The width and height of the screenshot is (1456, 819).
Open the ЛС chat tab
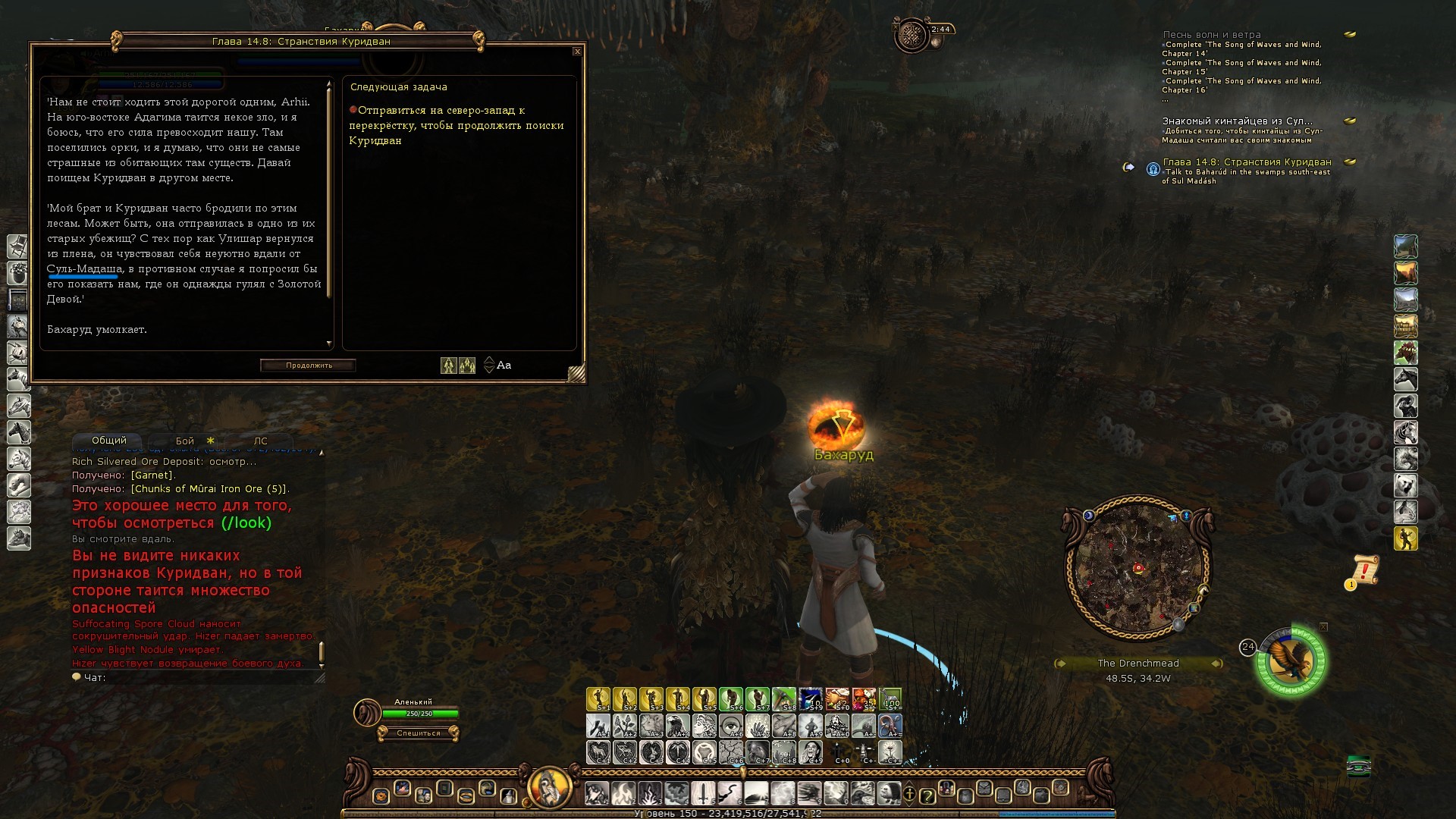(x=260, y=441)
